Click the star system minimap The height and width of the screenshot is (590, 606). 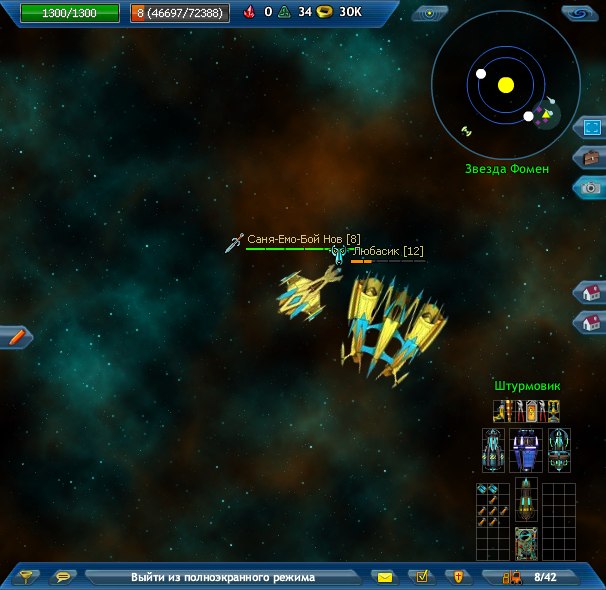pyautogui.click(x=505, y=85)
